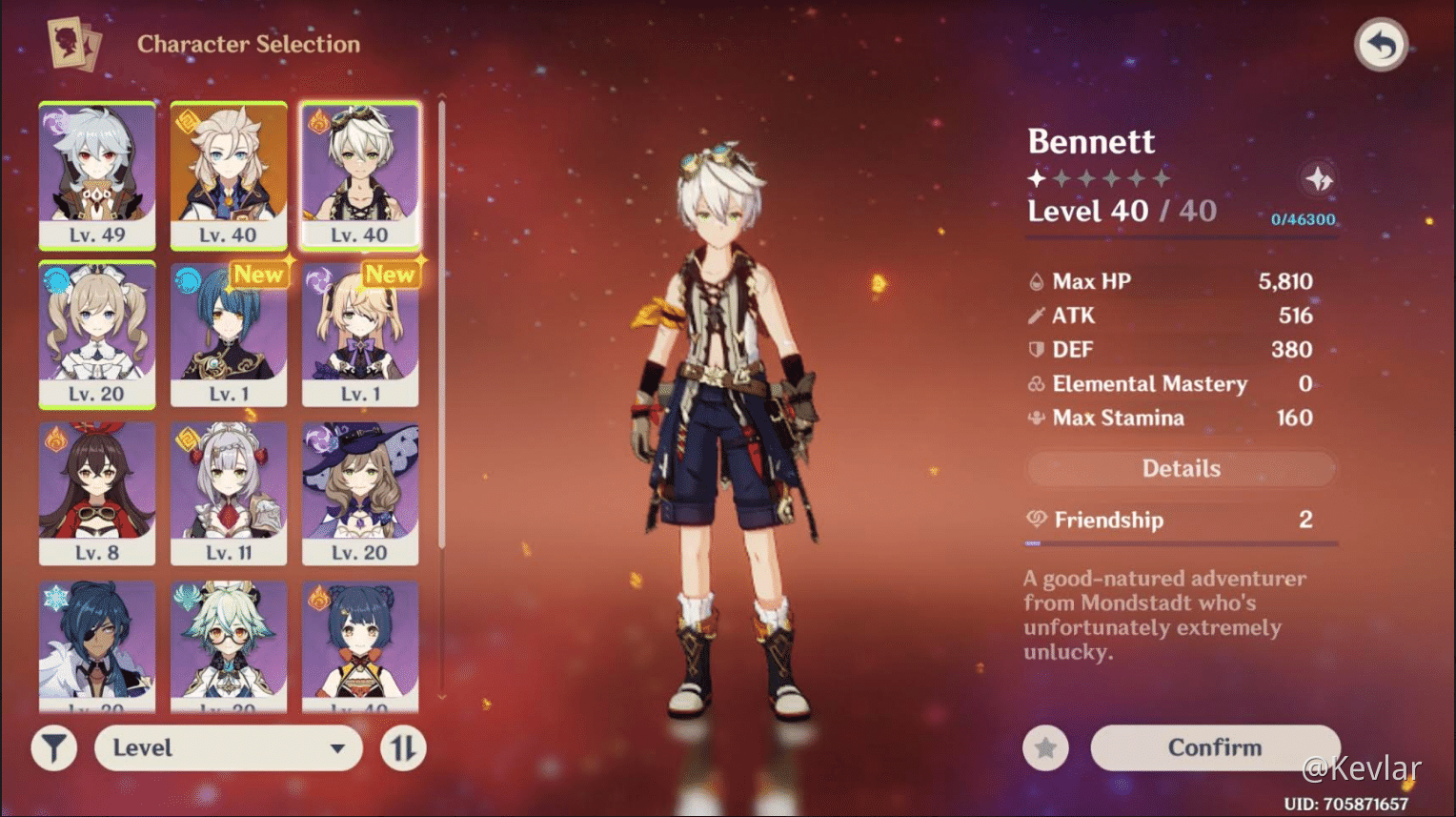1456x817 pixels.
Task: Open the character filter funnel icon
Action: [x=53, y=747]
